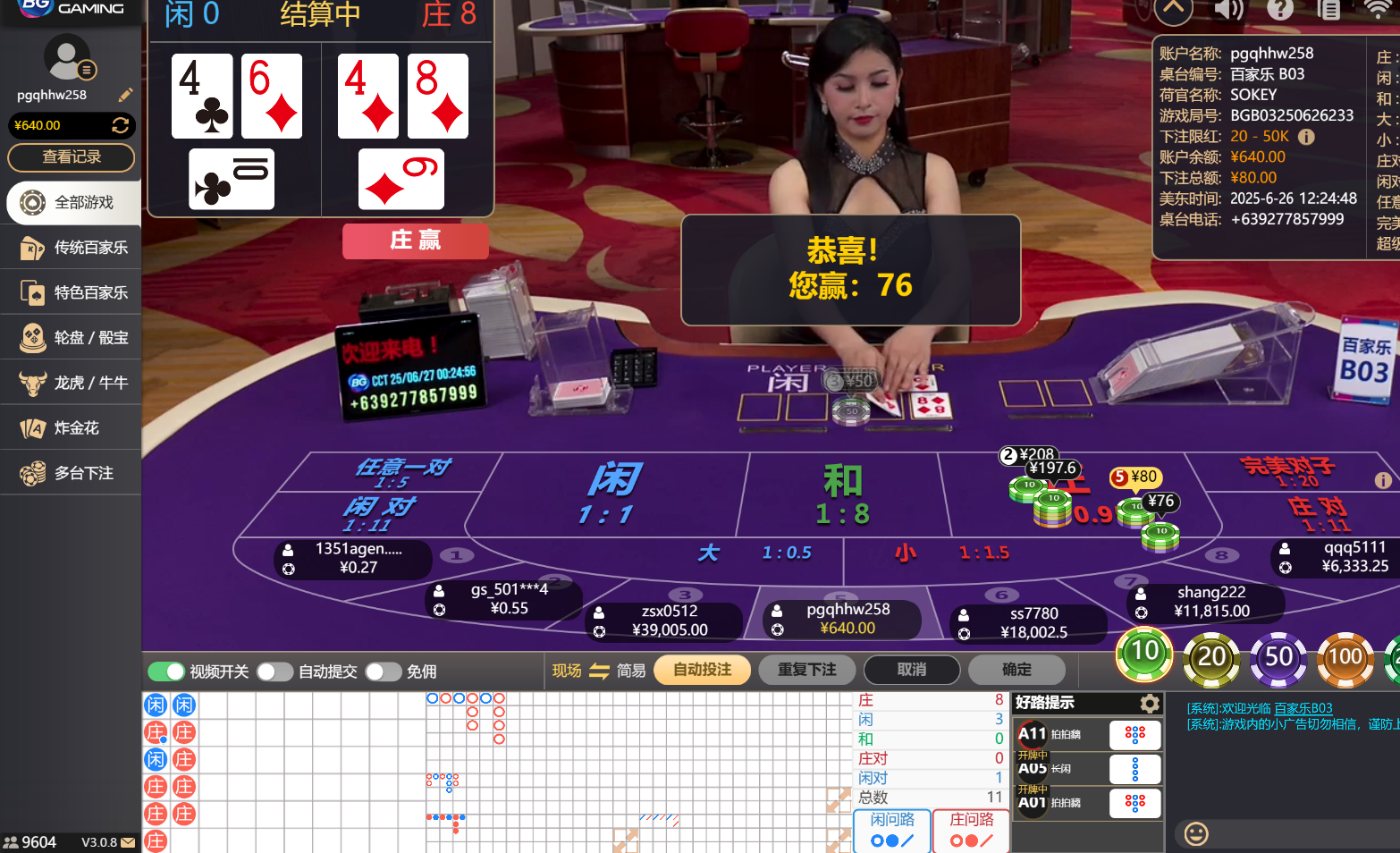Screen dimensions: 1400x853
Task: Open 轮盘/骰宝 games from sidebar
Action: click(x=71, y=337)
